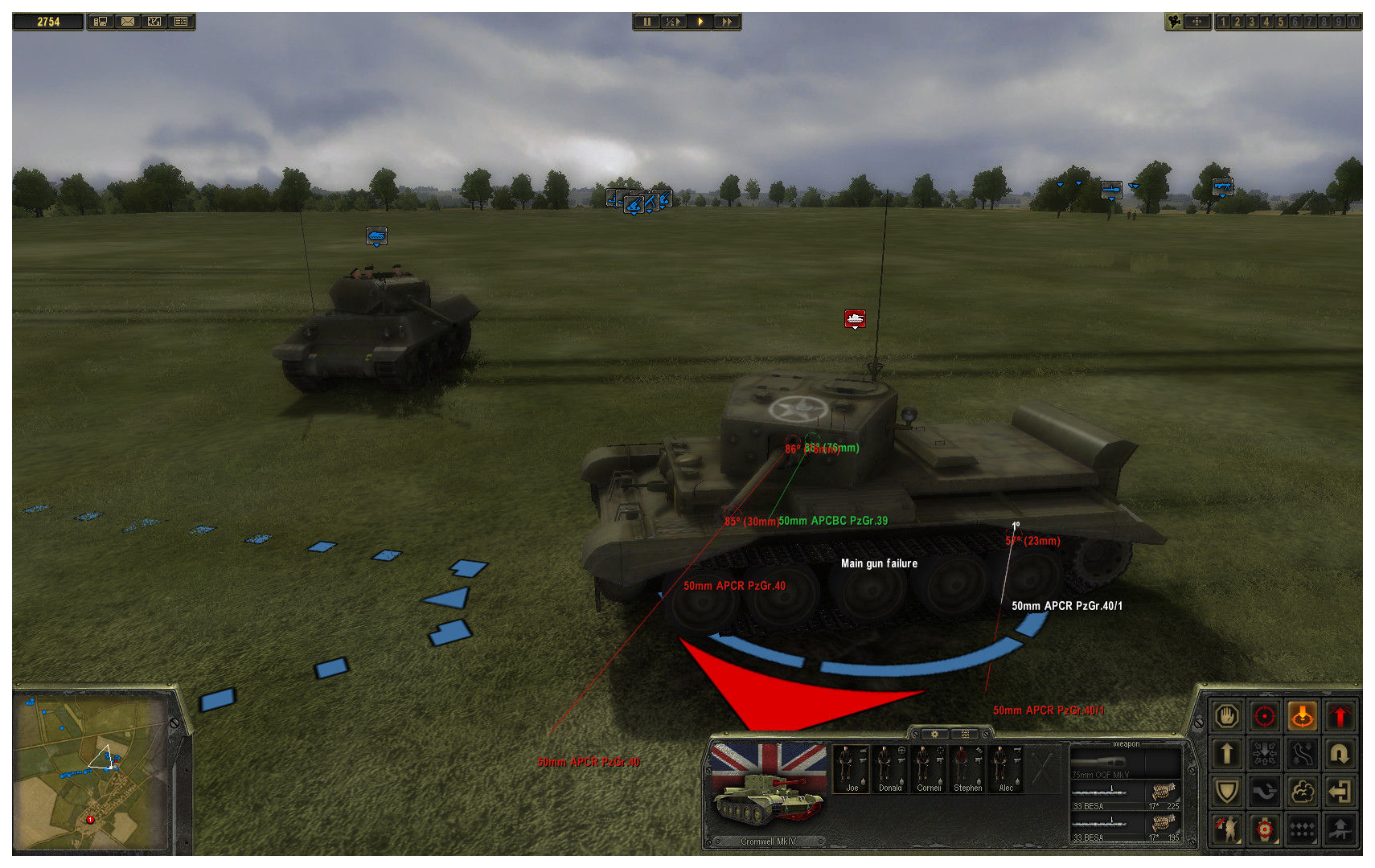Screen dimensions: 1375x868
Task: Order crew to exit the vehicle
Action: [x=1340, y=792]
